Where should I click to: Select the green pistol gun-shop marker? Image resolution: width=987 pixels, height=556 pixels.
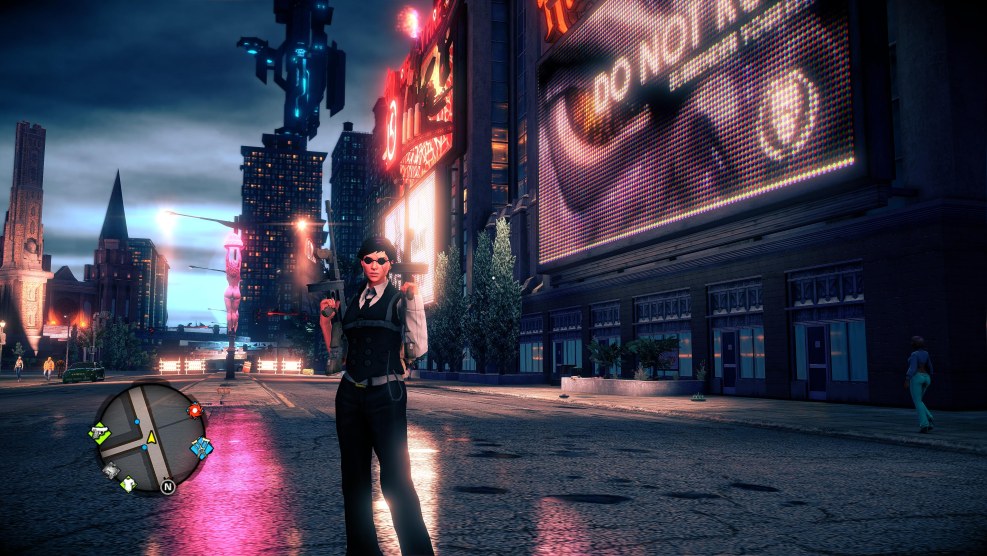pyautogui.click(x=99, y=433)
